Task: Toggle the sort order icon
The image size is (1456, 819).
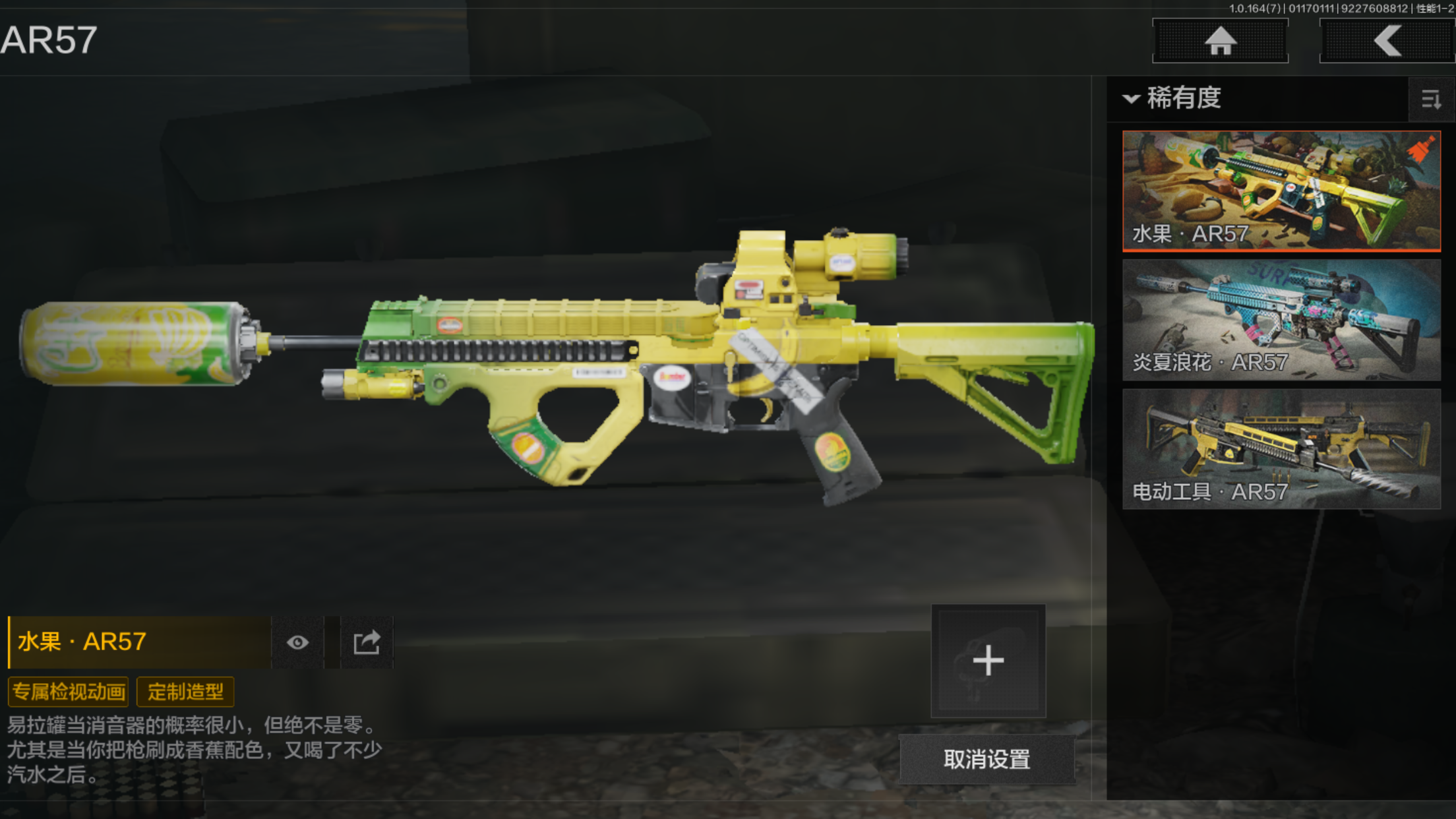Action: point(1430,100)
